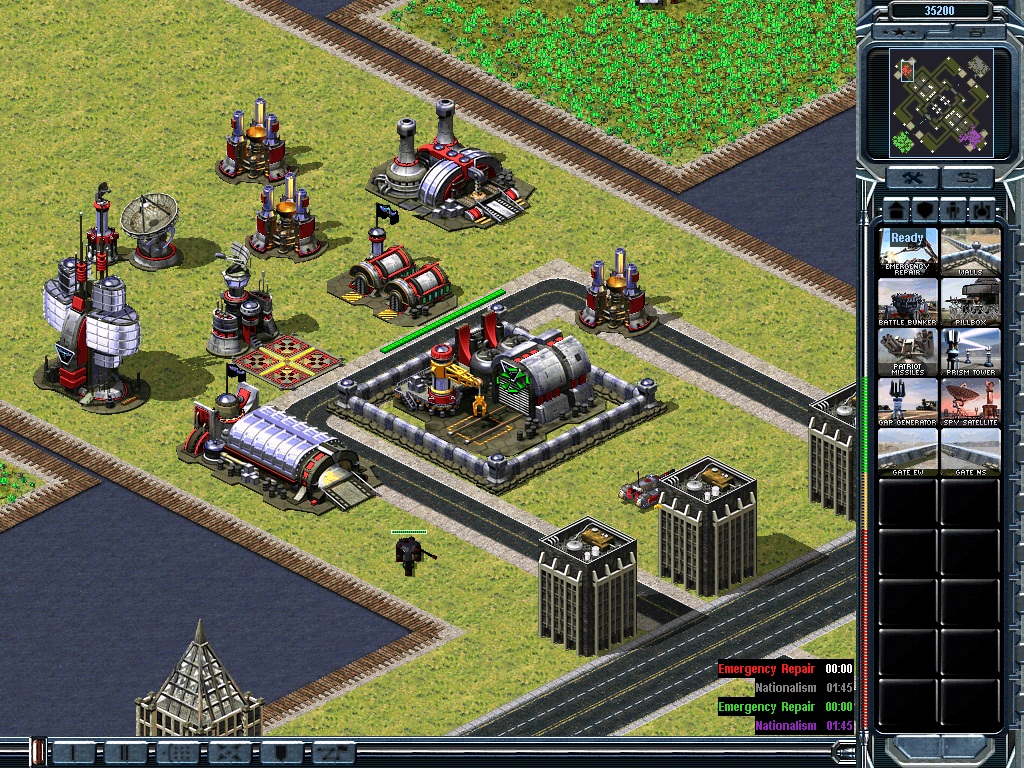Viewport: 1024px width, 768px height.
Task: Select the Emergency Repair ready cameo
Action: pyautogui.click(x=908, y=251)
